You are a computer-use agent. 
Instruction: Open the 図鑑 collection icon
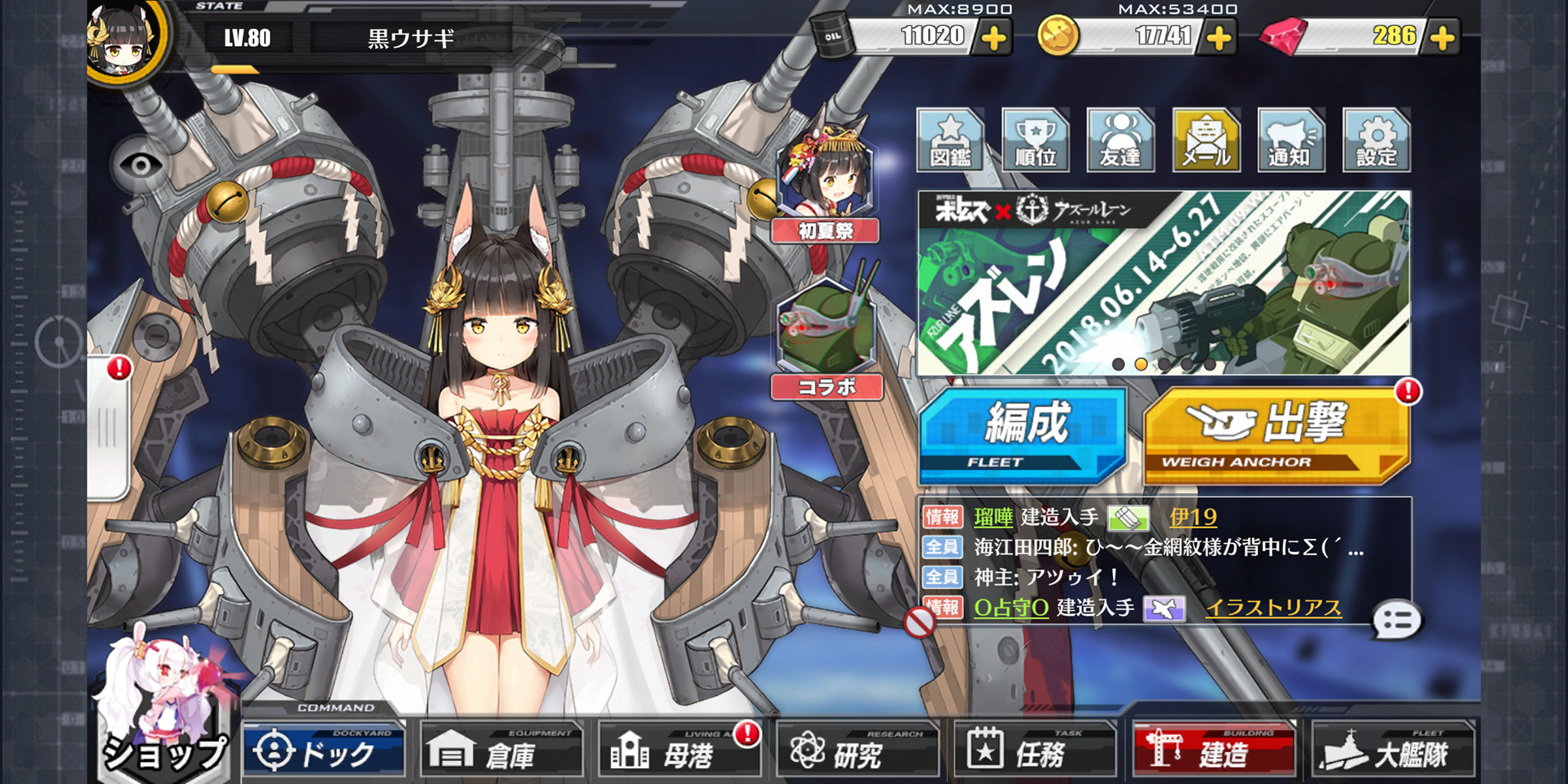[950, 140]
